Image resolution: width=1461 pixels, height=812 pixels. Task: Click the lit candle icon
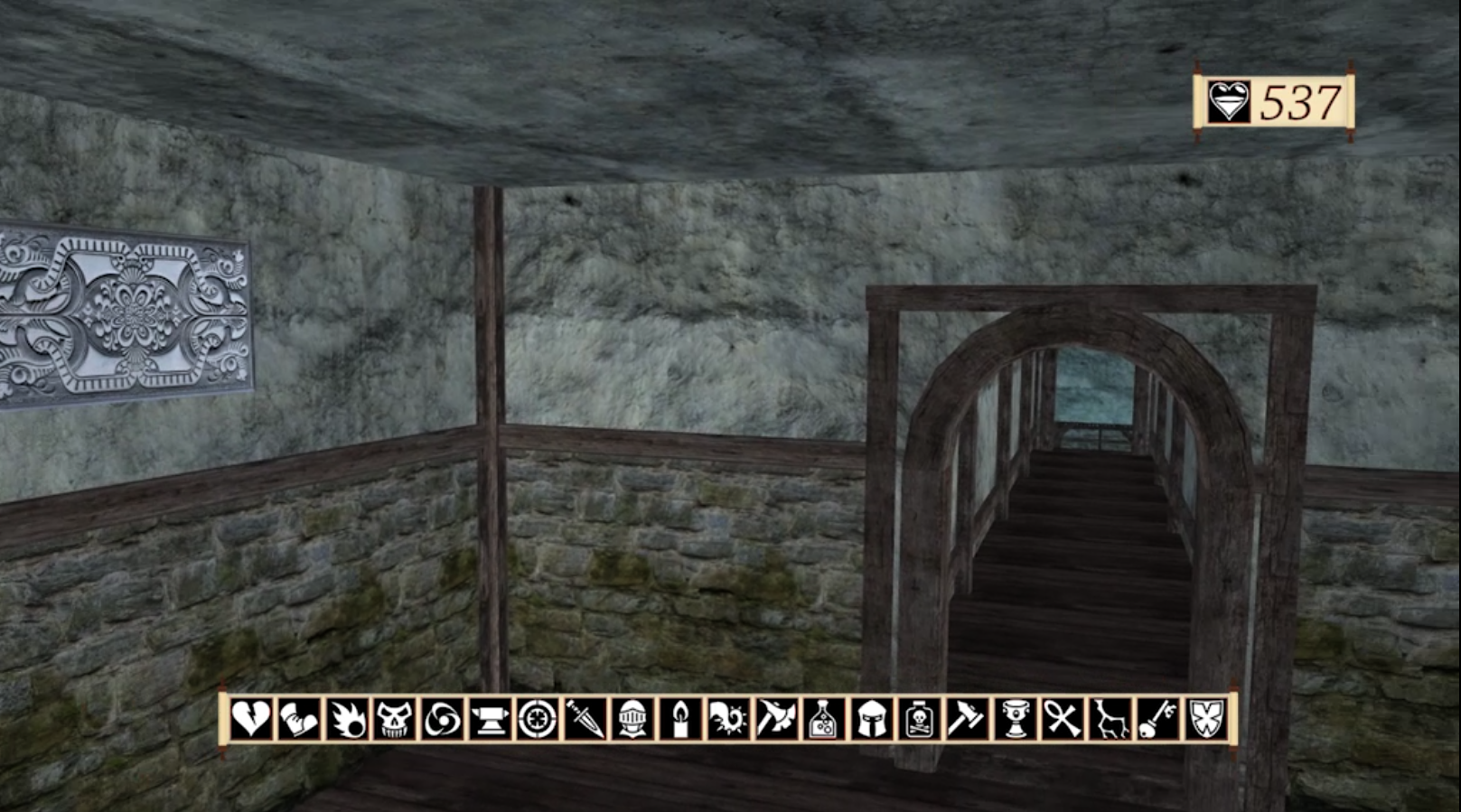coord(680,720)
